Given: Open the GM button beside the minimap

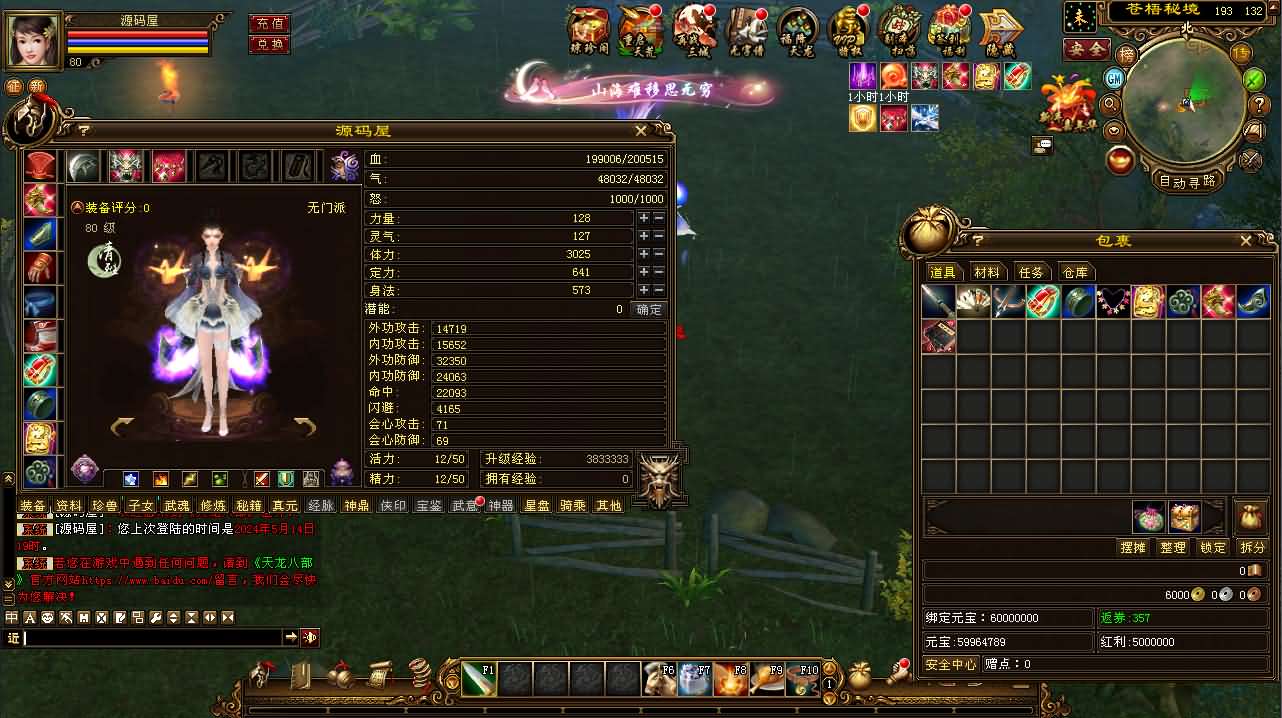Looking at the screenshot, I should point(1115,78).
